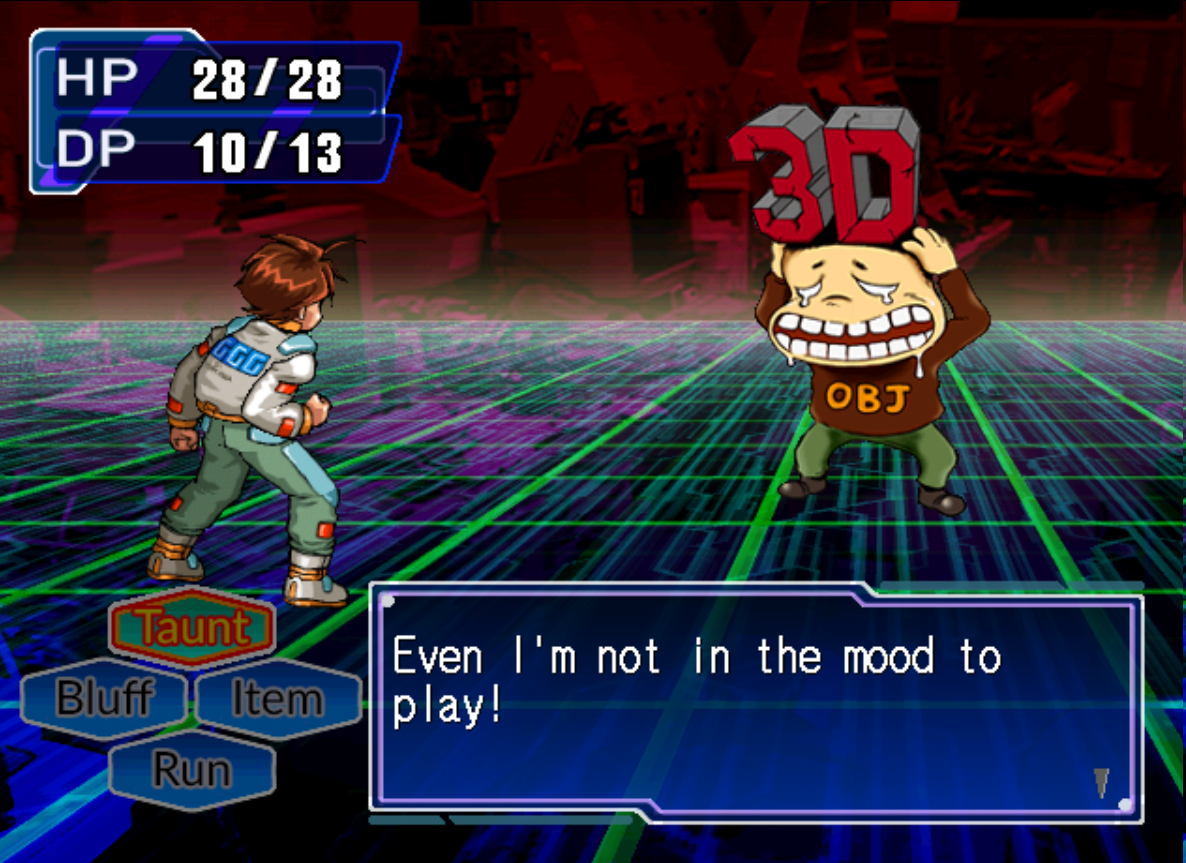Pick Run to flee the battle
Screen dimensions: 1186x863
click(191, 769)
